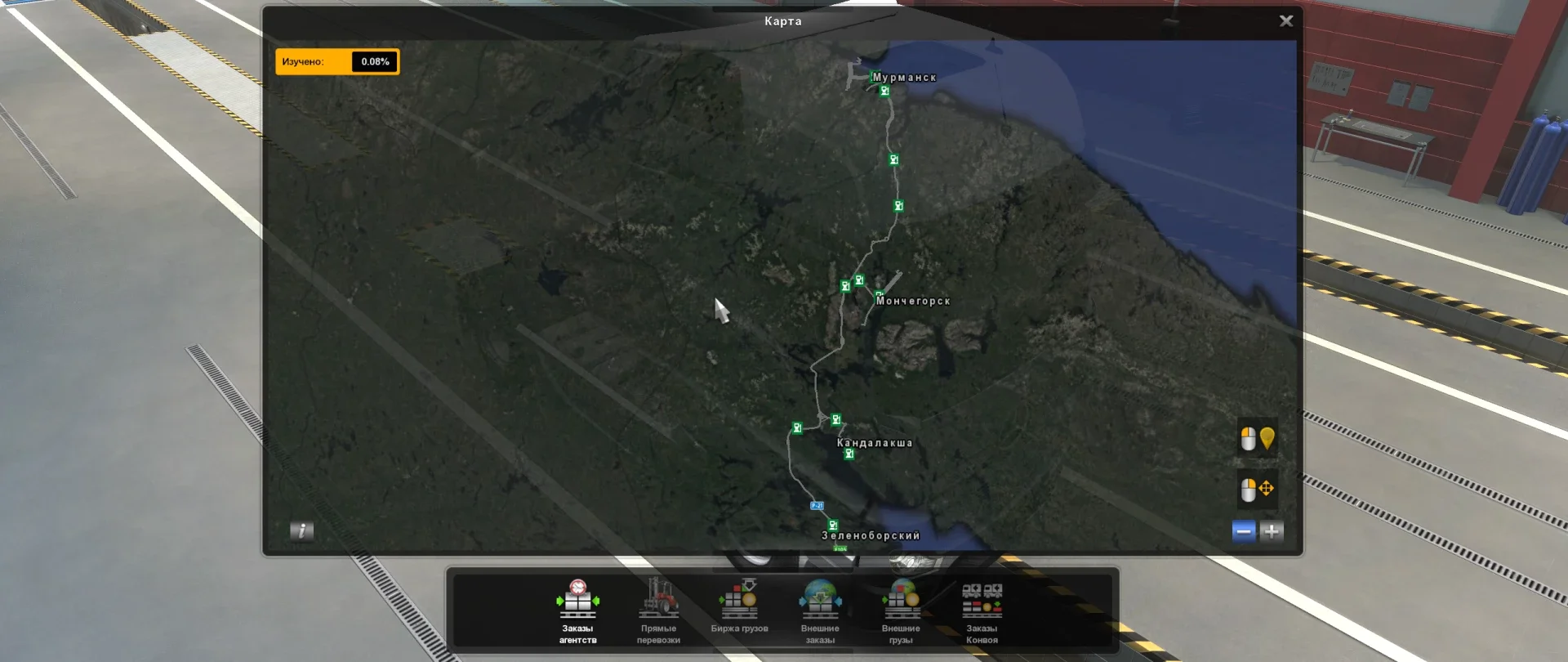1568x662 pixels.
Task: Zoom in with the plus button
Action: [1272, 531]
